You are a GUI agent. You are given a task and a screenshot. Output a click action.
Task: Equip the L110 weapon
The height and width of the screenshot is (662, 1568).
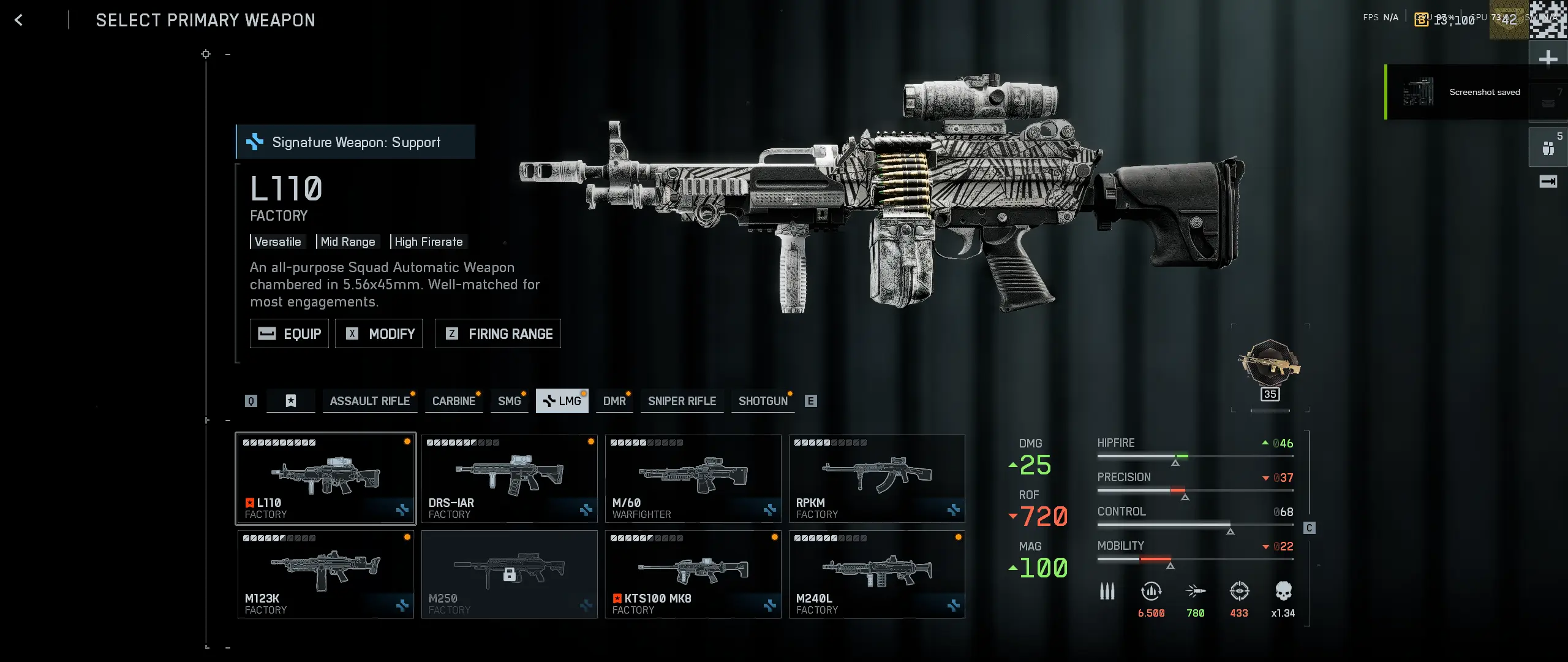pyautogui.click(x=289, y=333)
